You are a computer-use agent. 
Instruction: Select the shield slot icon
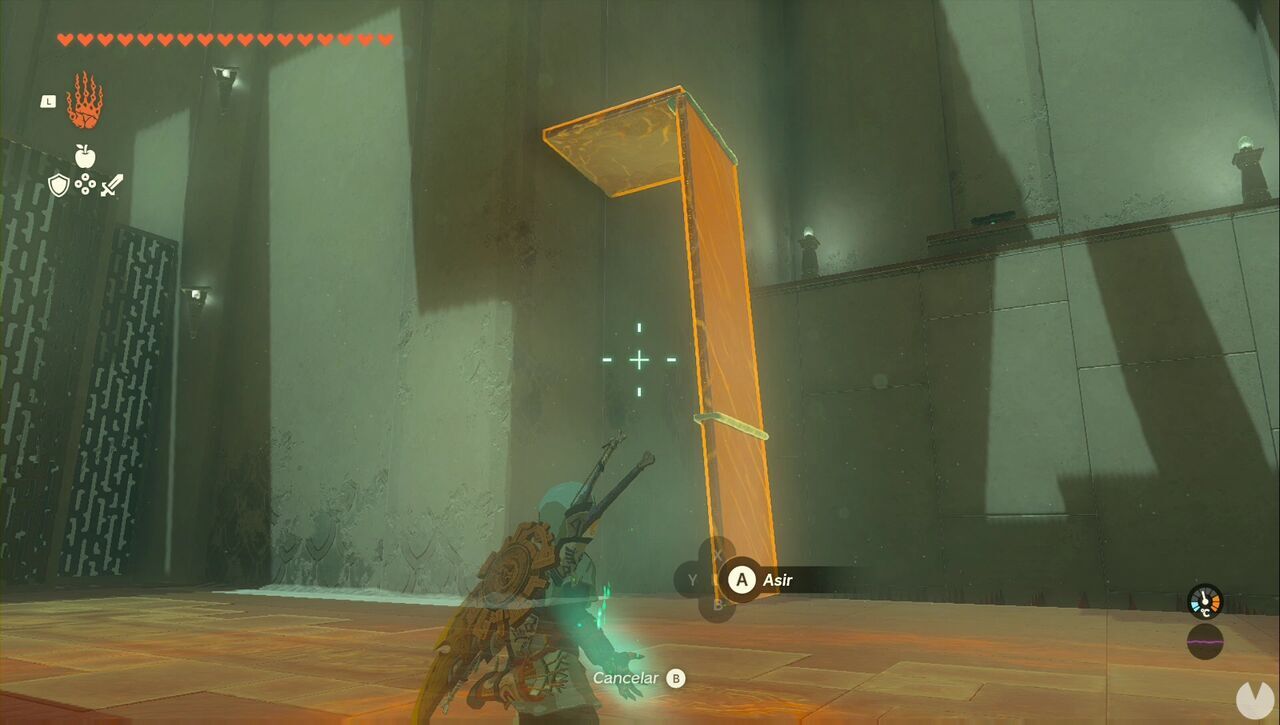[x=58, y=185]
